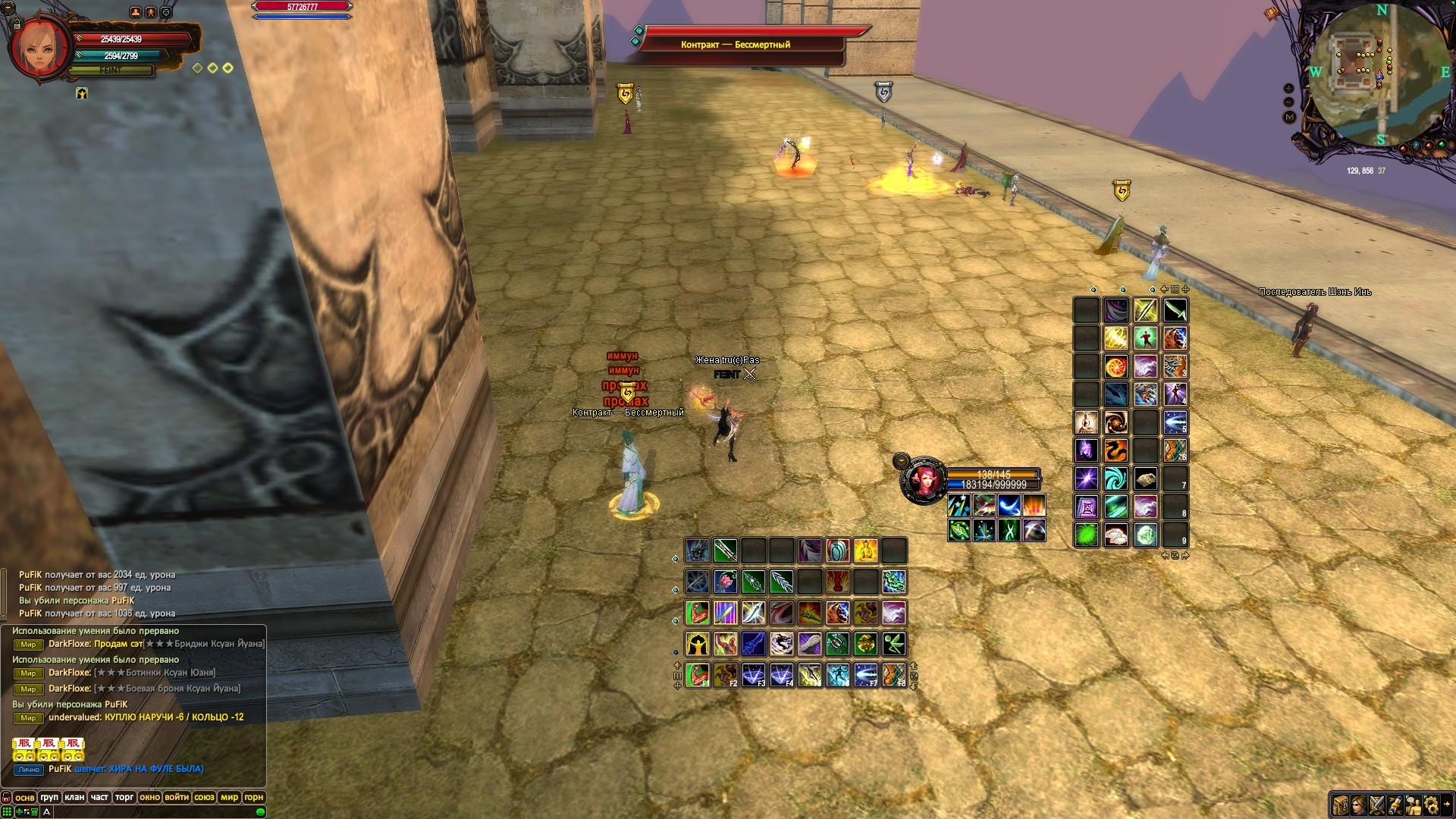Activate the F1 flexing arm skill
The width and height of the screenshot is (1456, 819).
(697, 674)
